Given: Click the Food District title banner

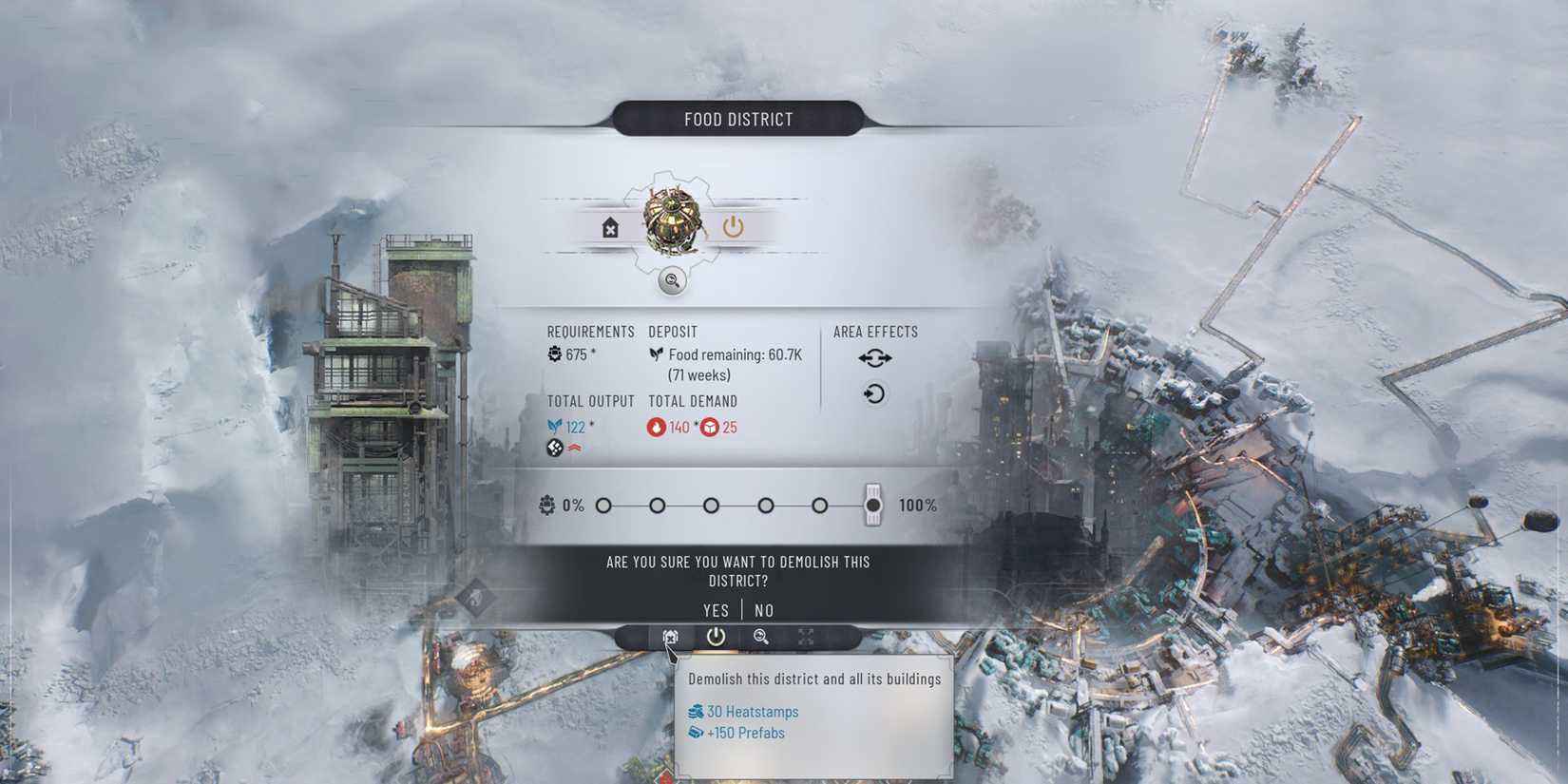Looking at the screenshot, I should 738,118.
